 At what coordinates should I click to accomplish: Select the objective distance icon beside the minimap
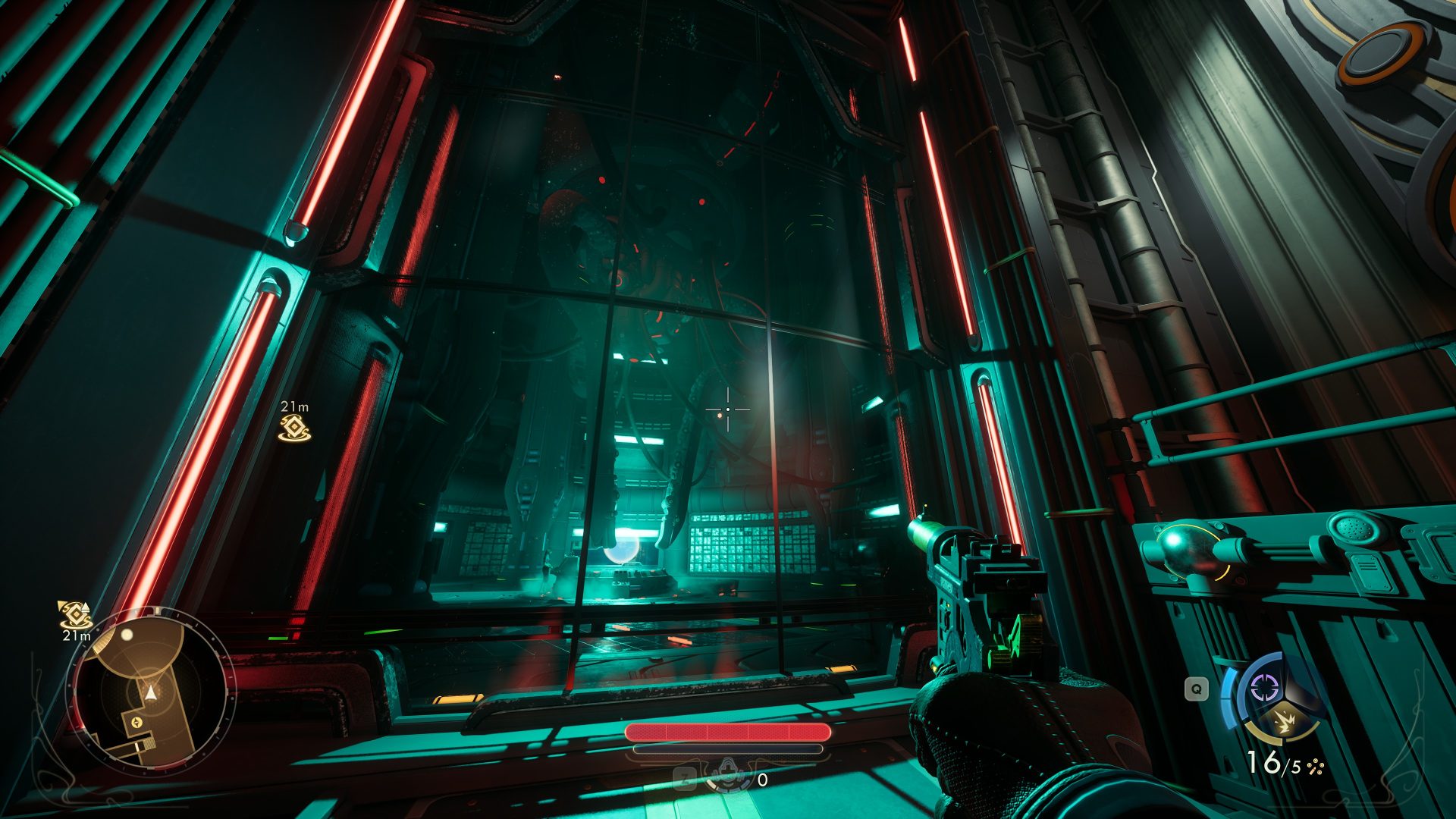pos(75,614)
